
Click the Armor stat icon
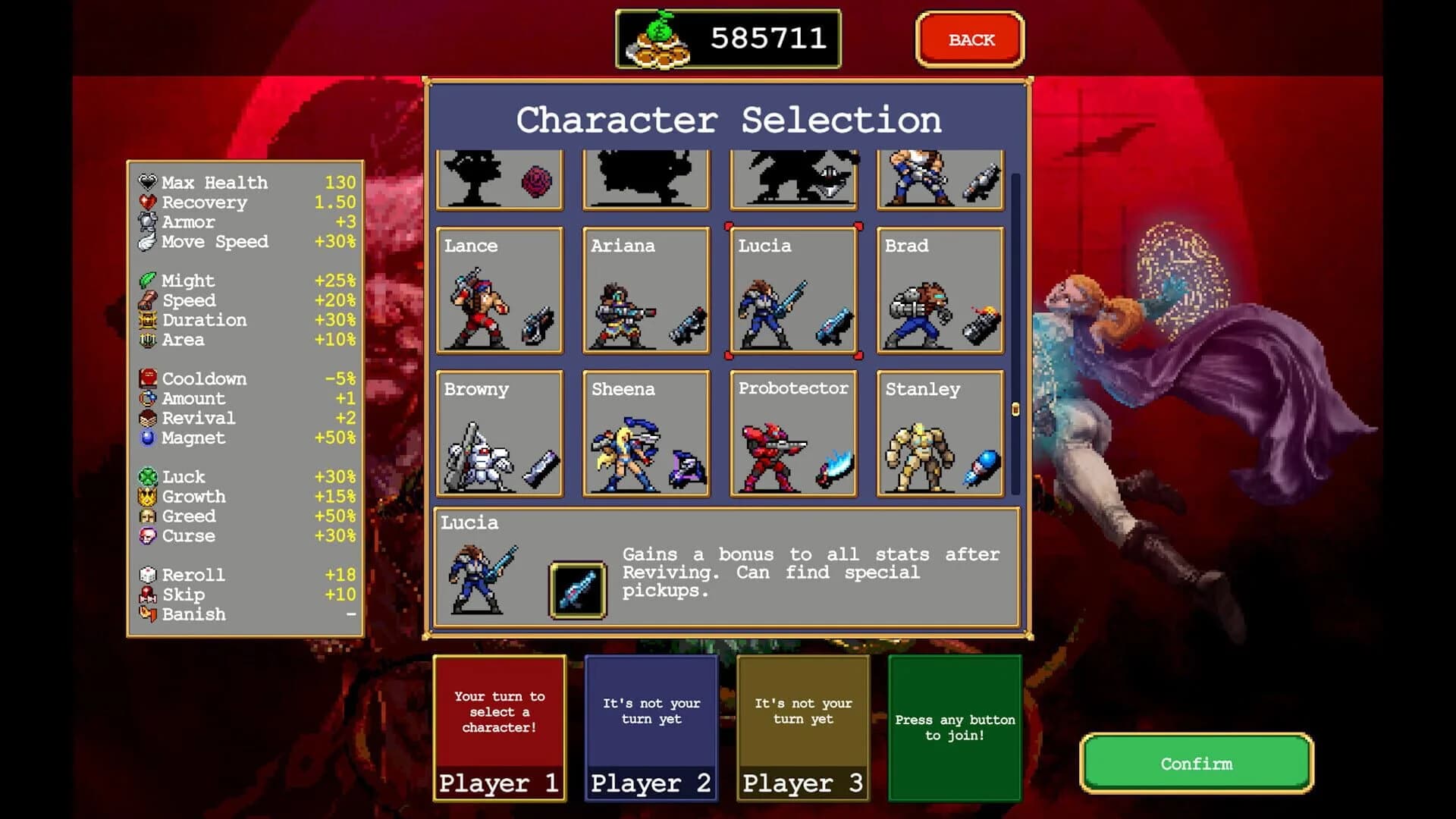147,221
